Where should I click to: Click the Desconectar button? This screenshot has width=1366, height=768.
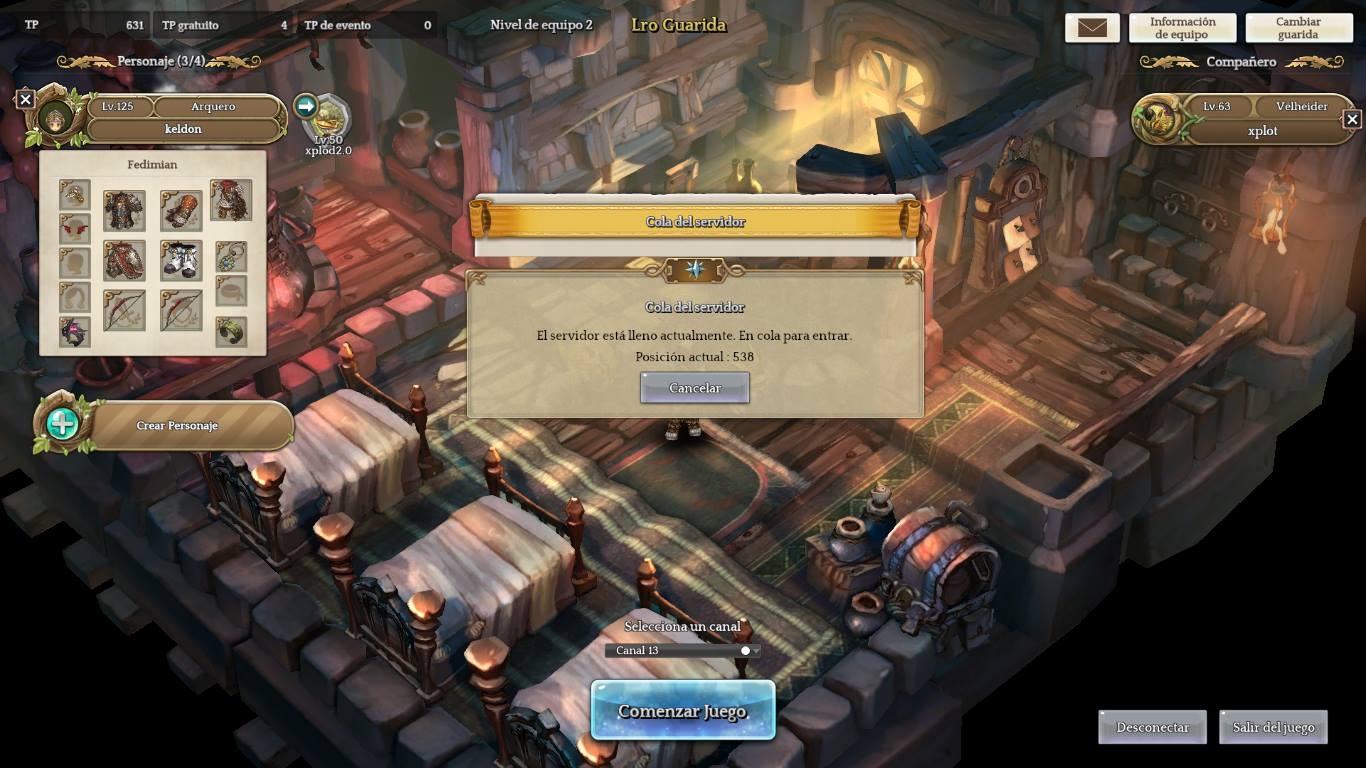(1152, 727)
